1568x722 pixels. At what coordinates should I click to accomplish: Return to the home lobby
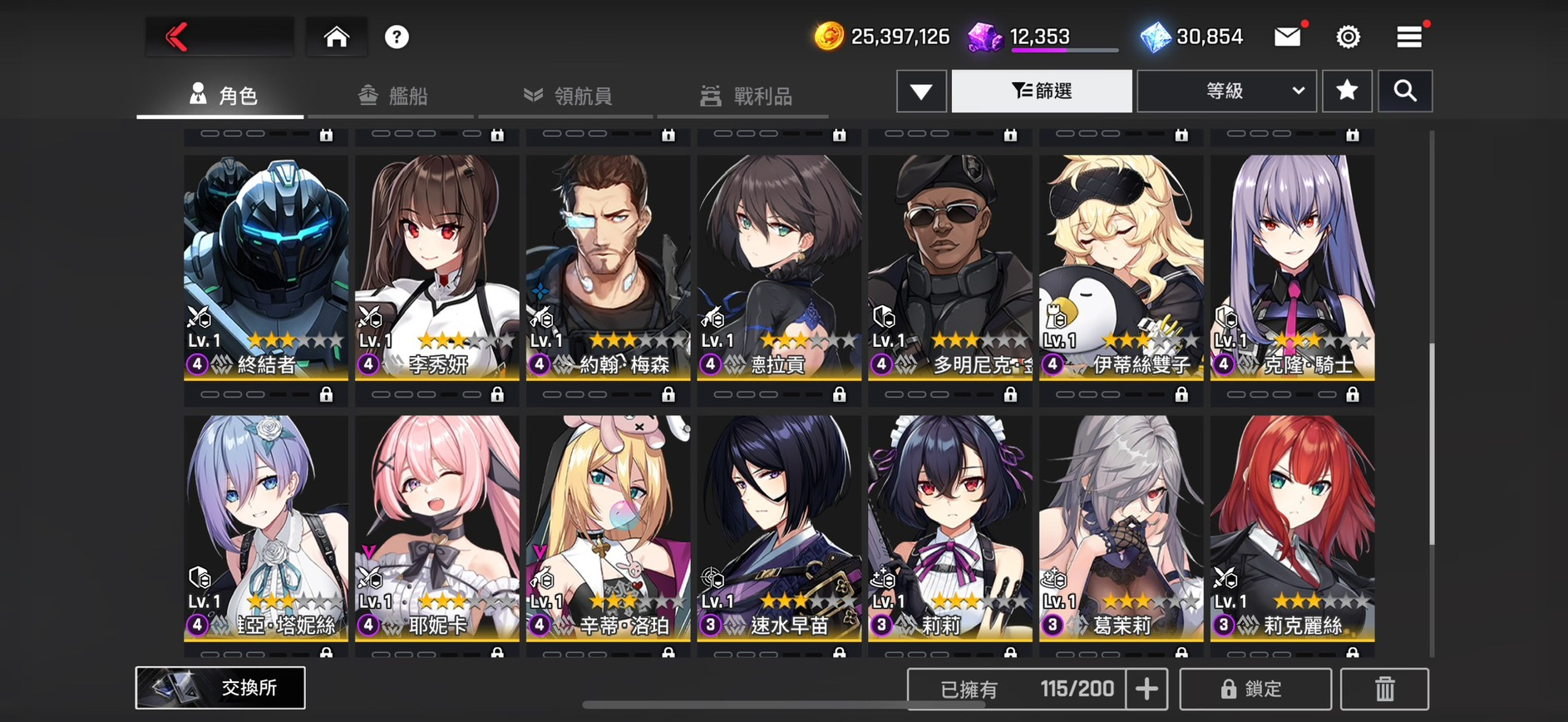point(336,37)
